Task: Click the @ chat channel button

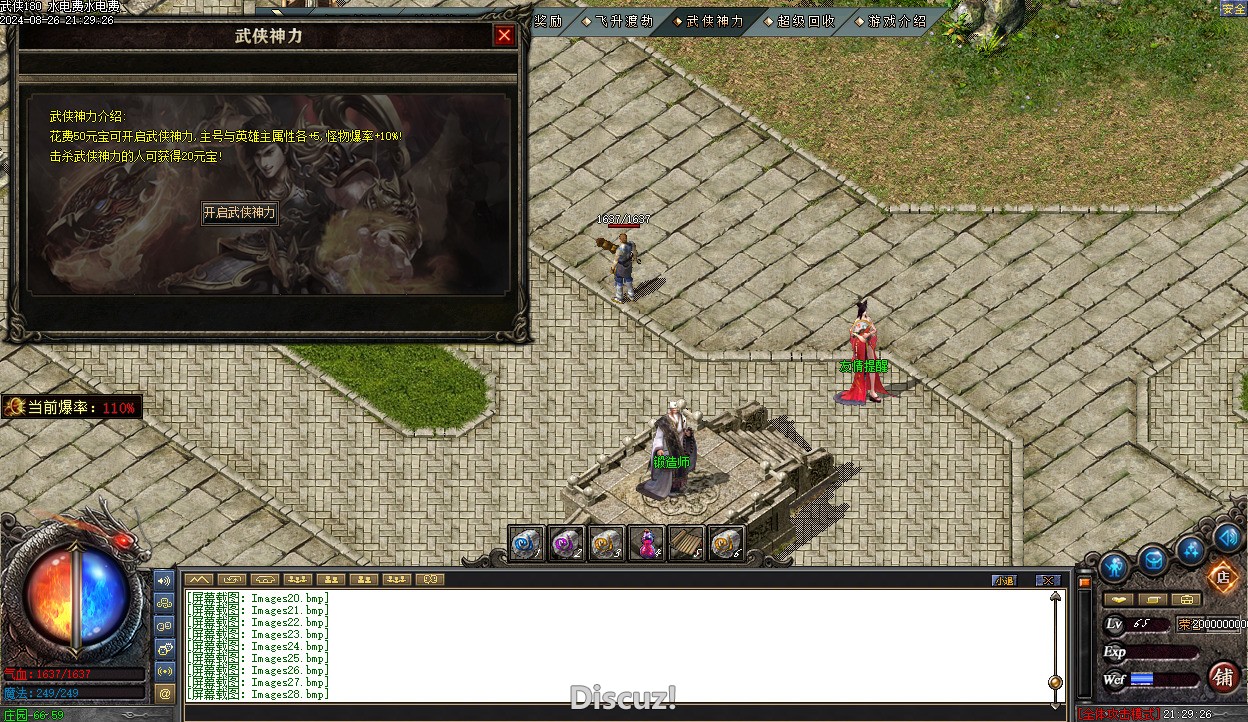Action: [166, 692]
